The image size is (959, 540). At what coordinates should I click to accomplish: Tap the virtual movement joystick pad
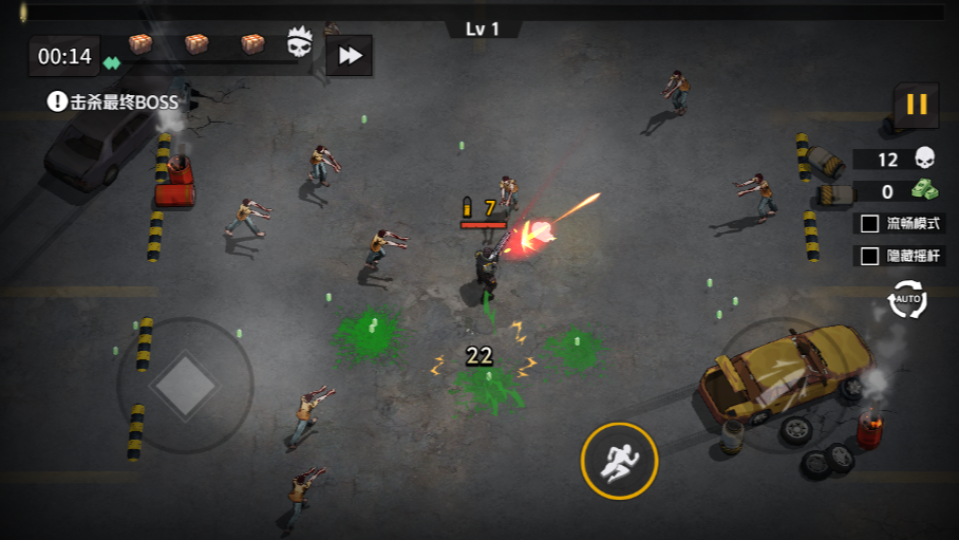pos(185,385)
